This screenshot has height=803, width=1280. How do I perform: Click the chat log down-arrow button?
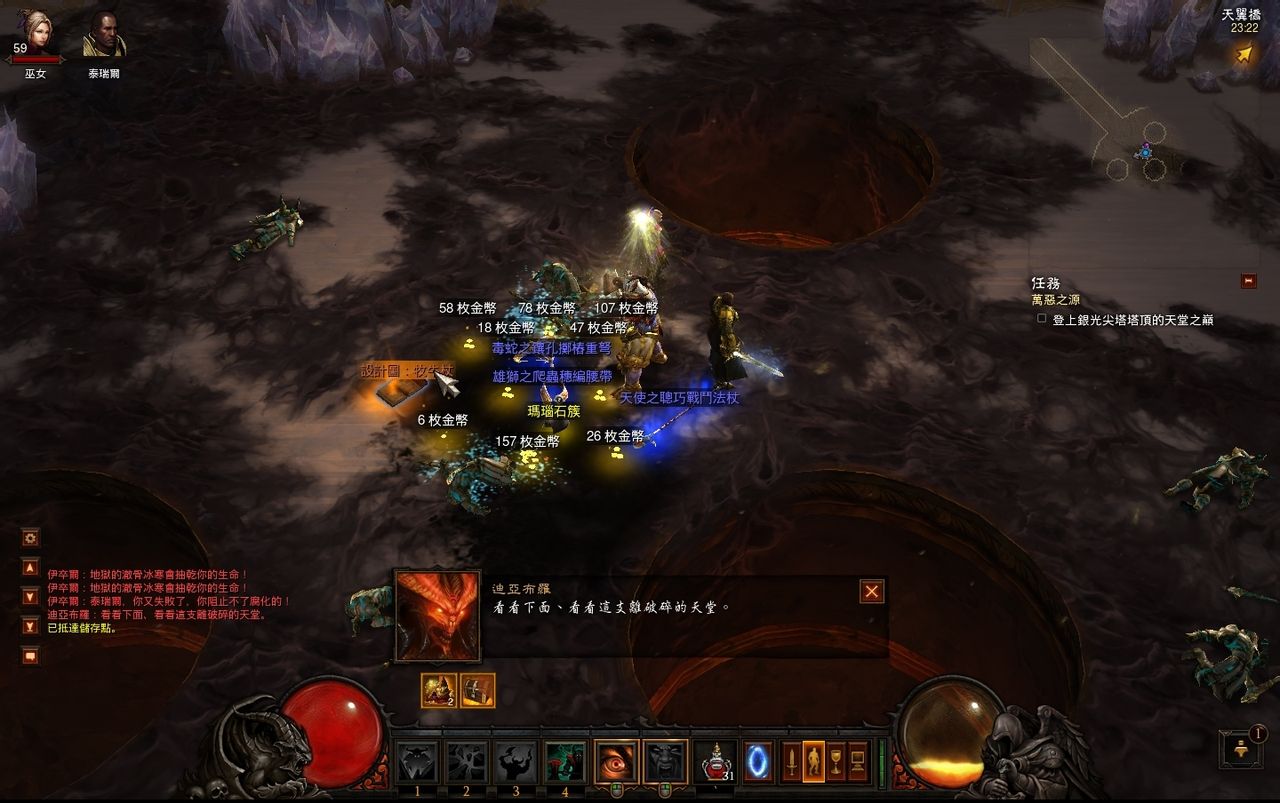tap(30, 597)
